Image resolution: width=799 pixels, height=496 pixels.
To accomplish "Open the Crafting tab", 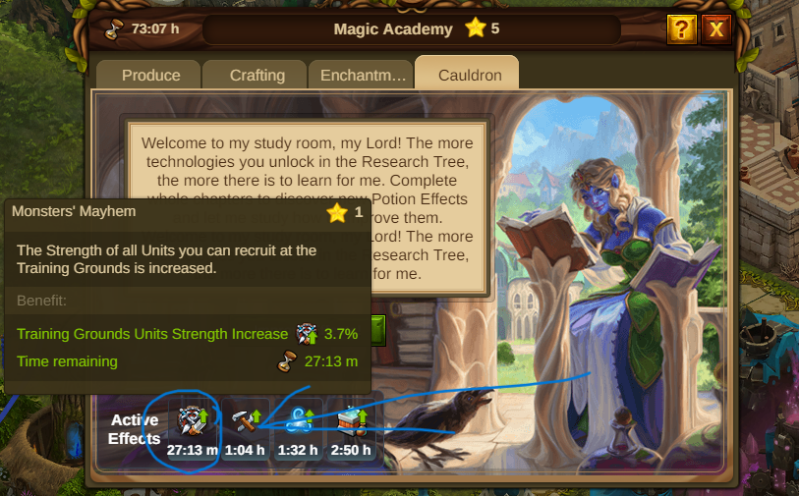I will click(x=257, y=75).
